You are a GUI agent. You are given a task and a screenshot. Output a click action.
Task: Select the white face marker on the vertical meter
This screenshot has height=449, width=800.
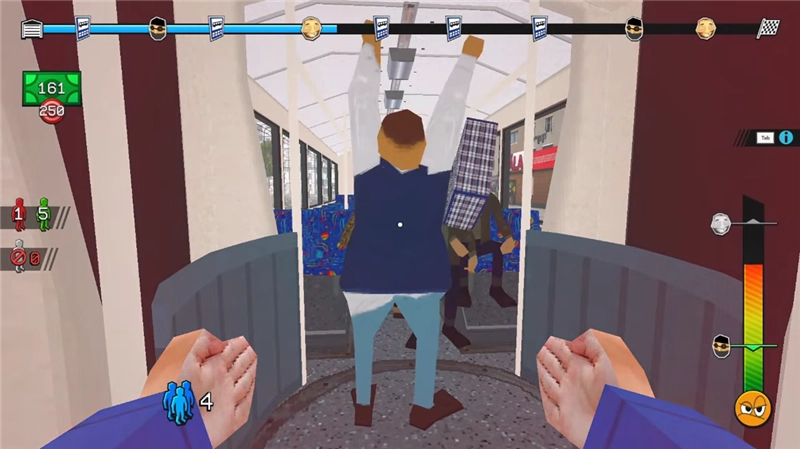pos(721,222)
